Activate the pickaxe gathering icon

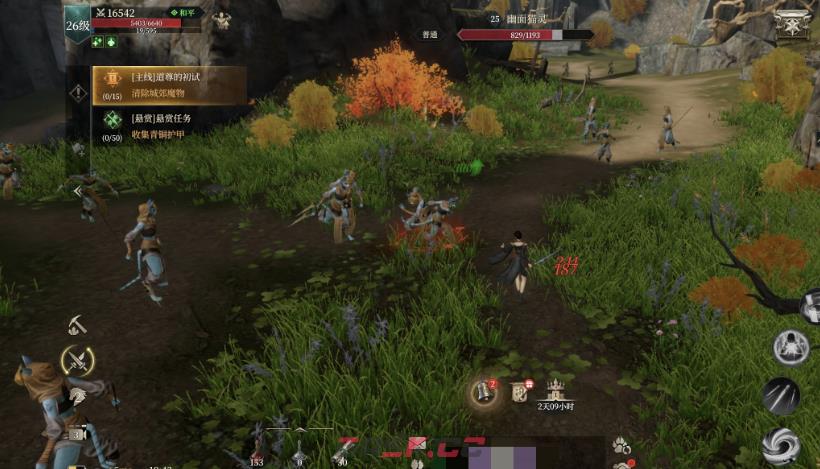tap(78, 325)
